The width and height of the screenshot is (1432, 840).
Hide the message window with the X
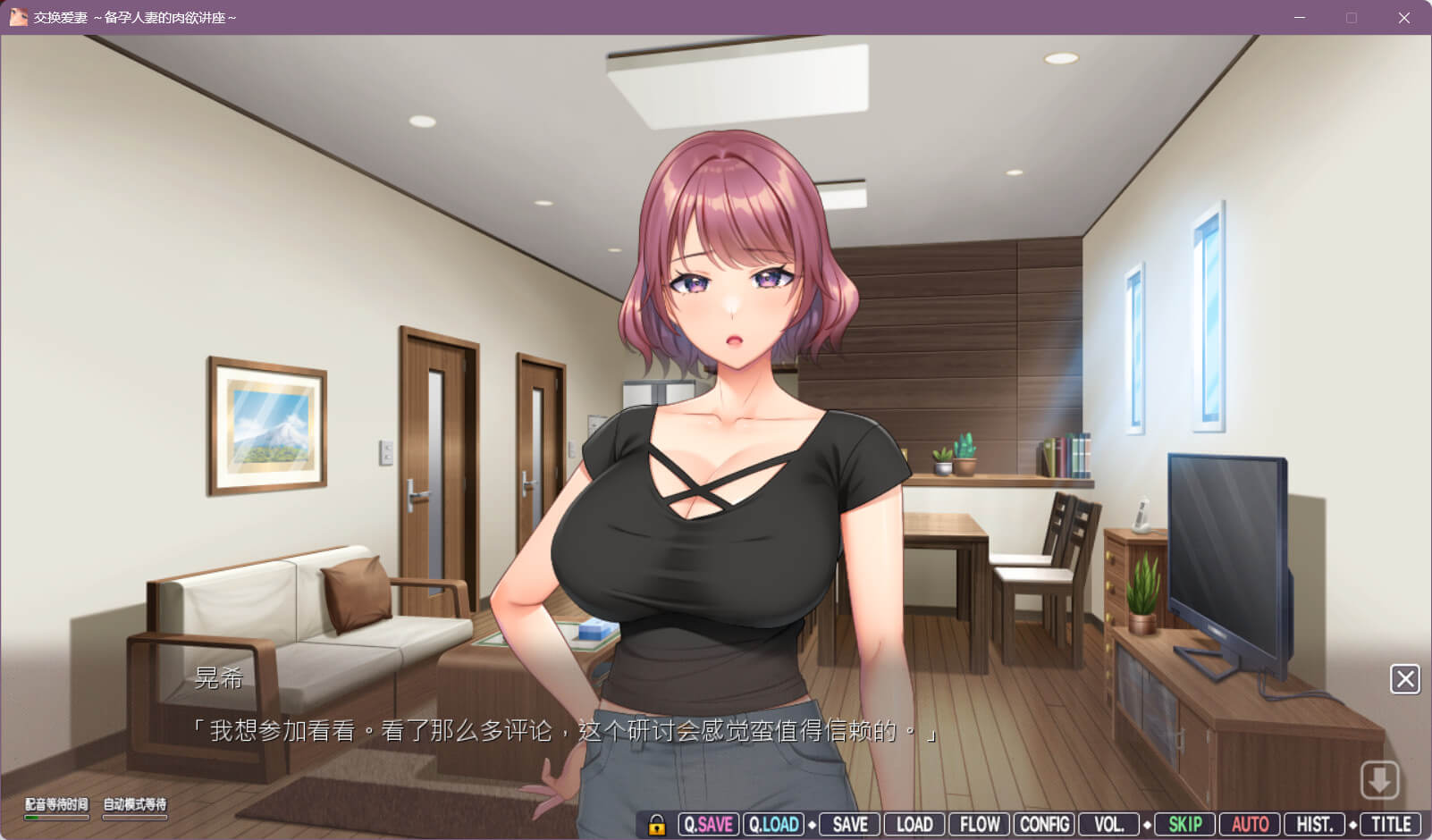(x=1405, y=679)
